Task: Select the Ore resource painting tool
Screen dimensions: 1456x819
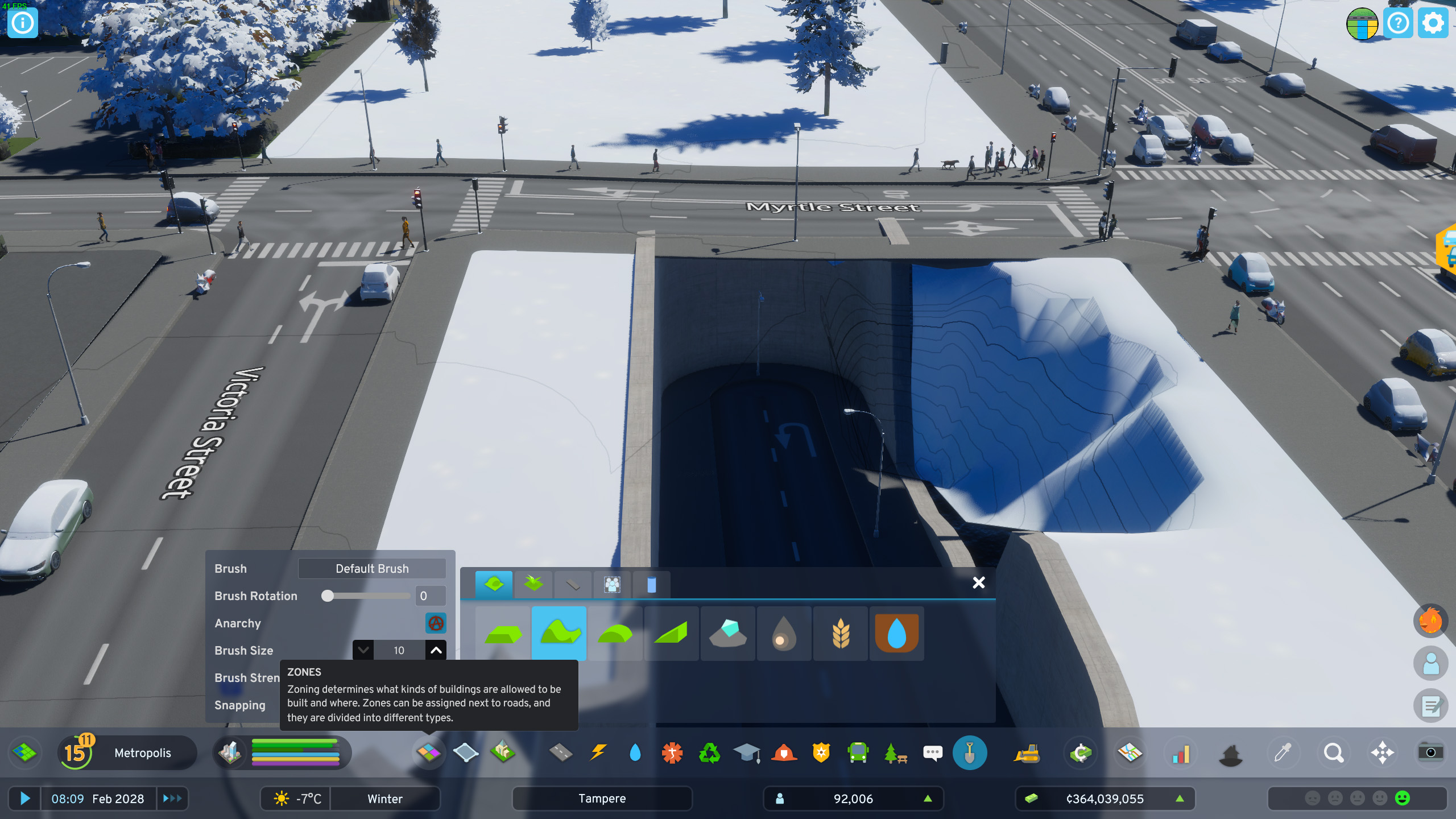Action: point(728,633)
